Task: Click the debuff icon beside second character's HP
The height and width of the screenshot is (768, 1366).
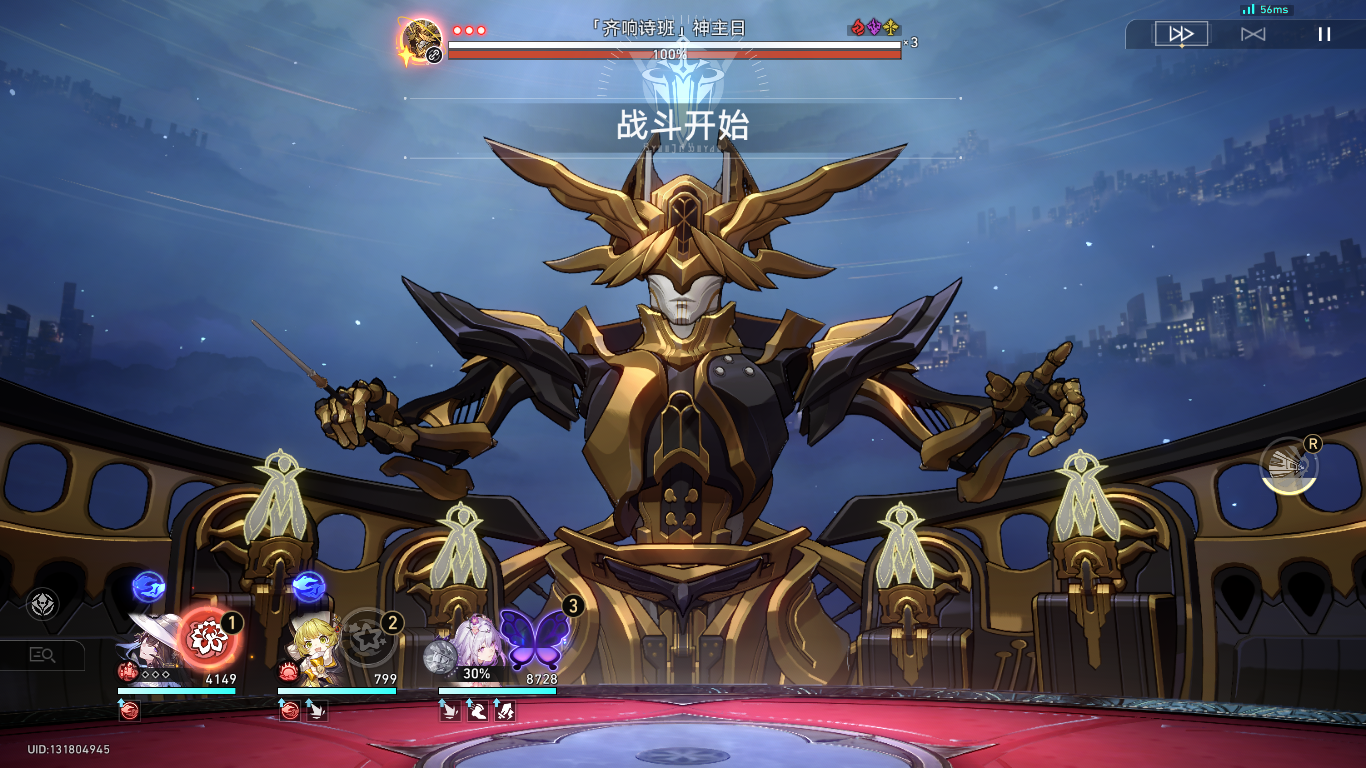Action: pyautogui.click(x=287, y=672)
